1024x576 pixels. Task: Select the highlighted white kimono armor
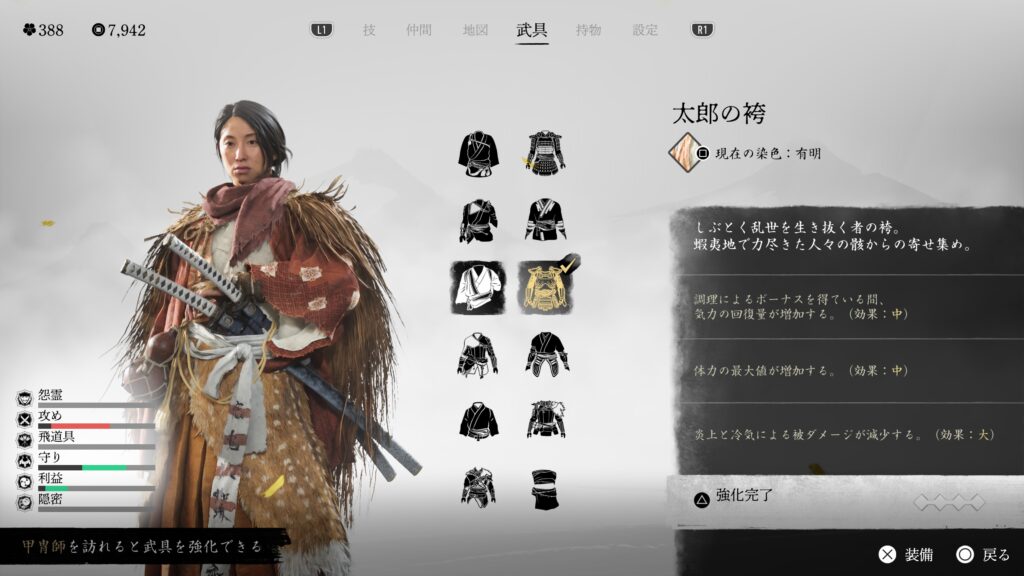[478, 287]
